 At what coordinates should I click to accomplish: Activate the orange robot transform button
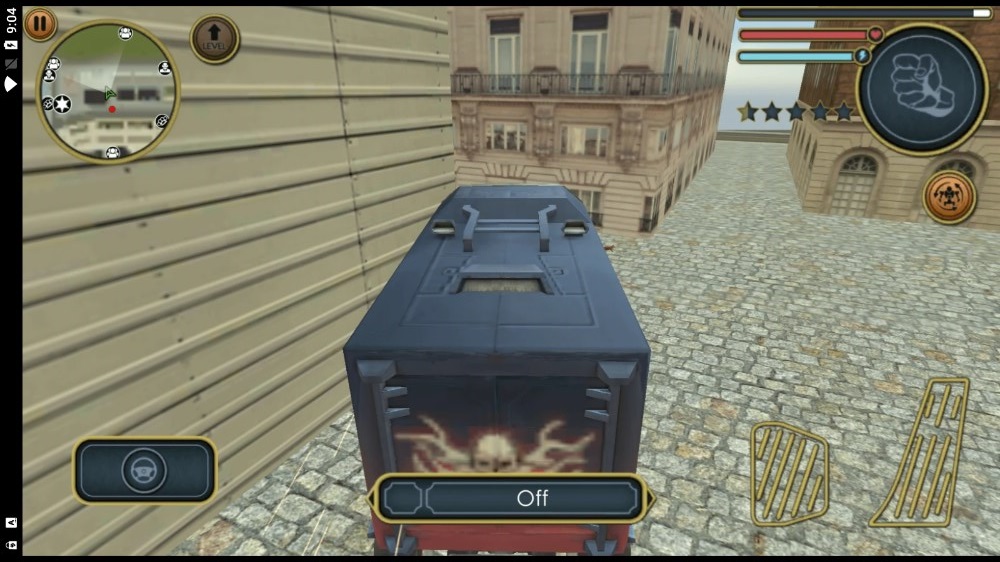949,197
